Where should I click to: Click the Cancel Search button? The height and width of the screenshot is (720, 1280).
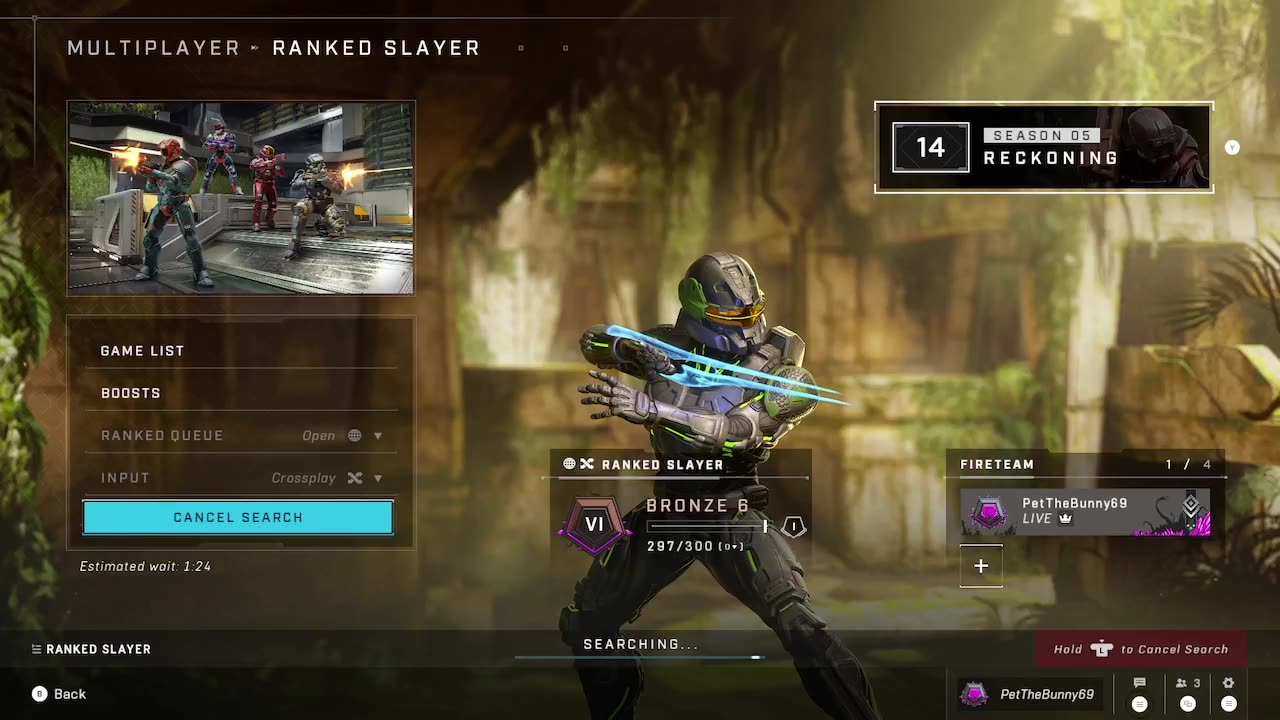point(238,517)
